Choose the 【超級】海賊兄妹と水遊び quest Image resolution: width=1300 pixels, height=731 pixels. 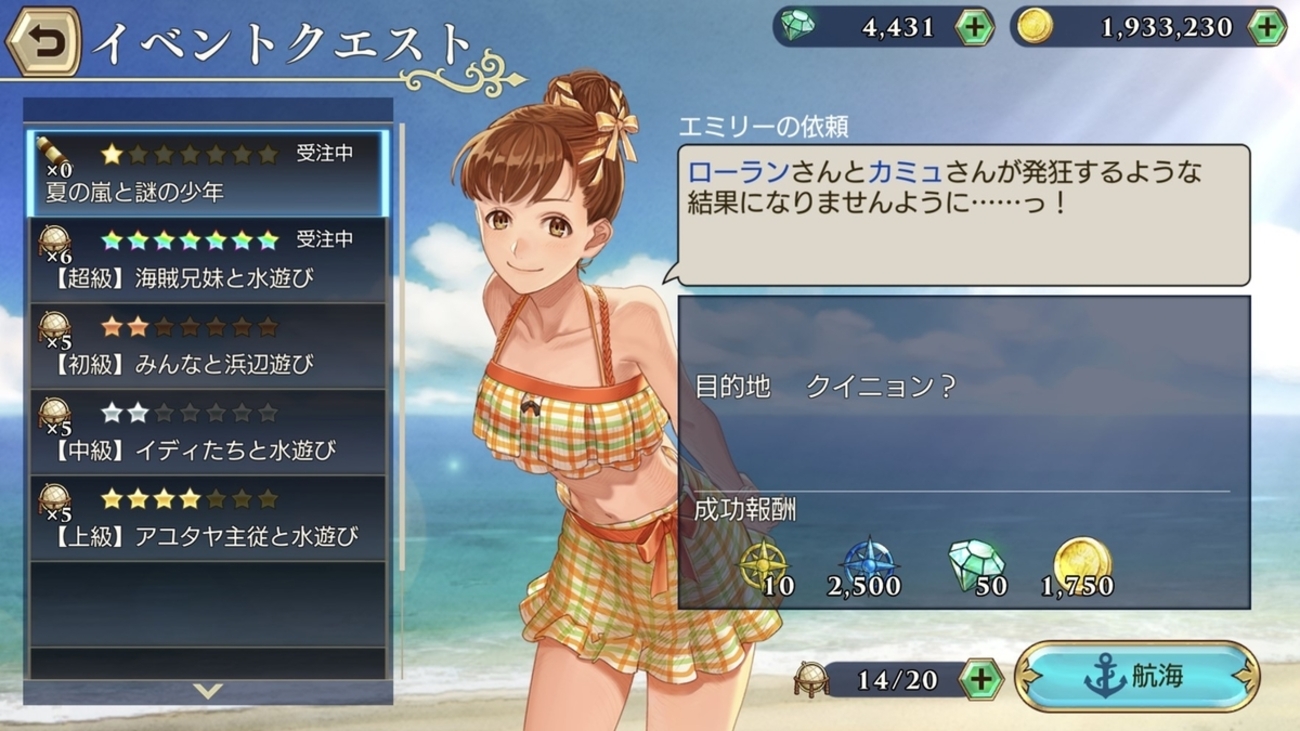click(x=208, y=259)
